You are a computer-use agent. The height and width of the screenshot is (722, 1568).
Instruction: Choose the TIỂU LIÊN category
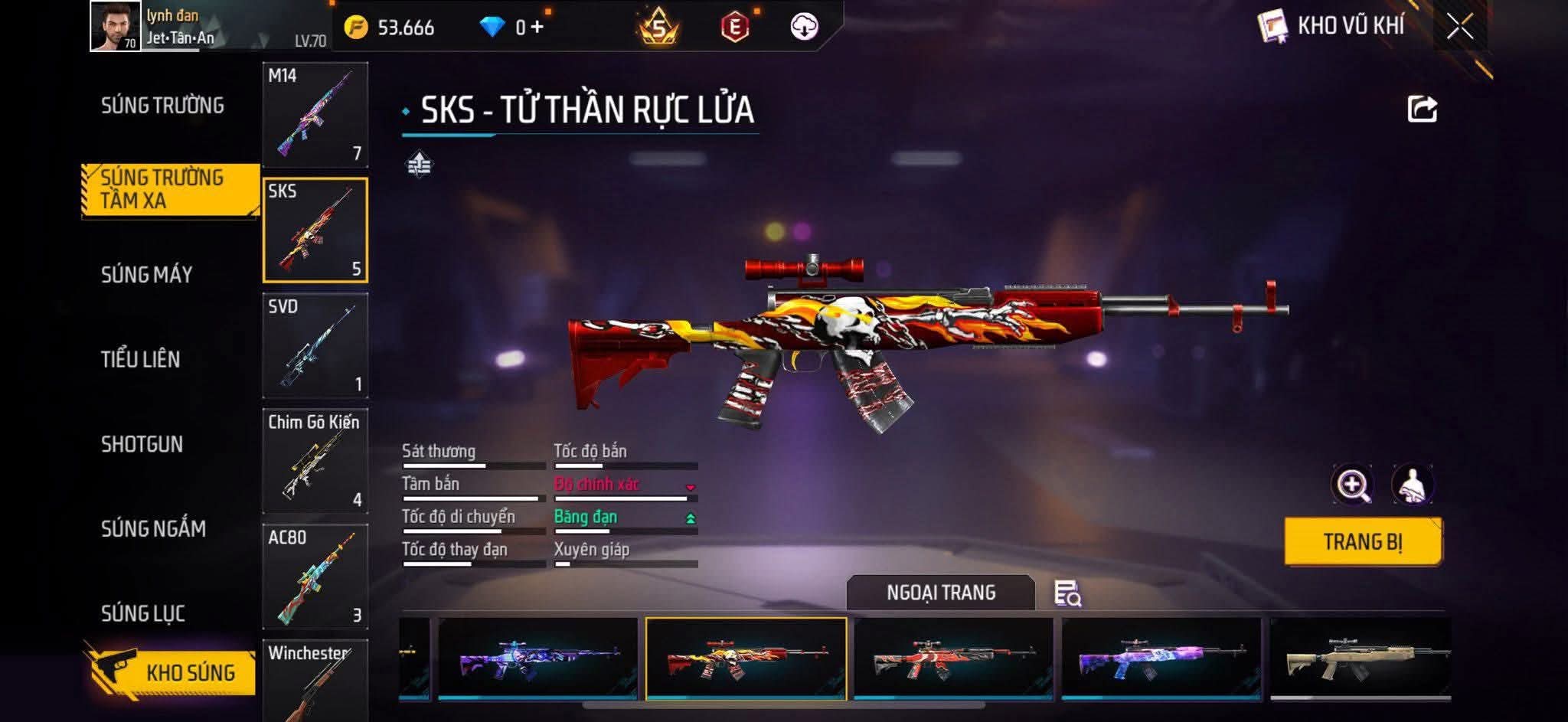click(x=140, y=359)
